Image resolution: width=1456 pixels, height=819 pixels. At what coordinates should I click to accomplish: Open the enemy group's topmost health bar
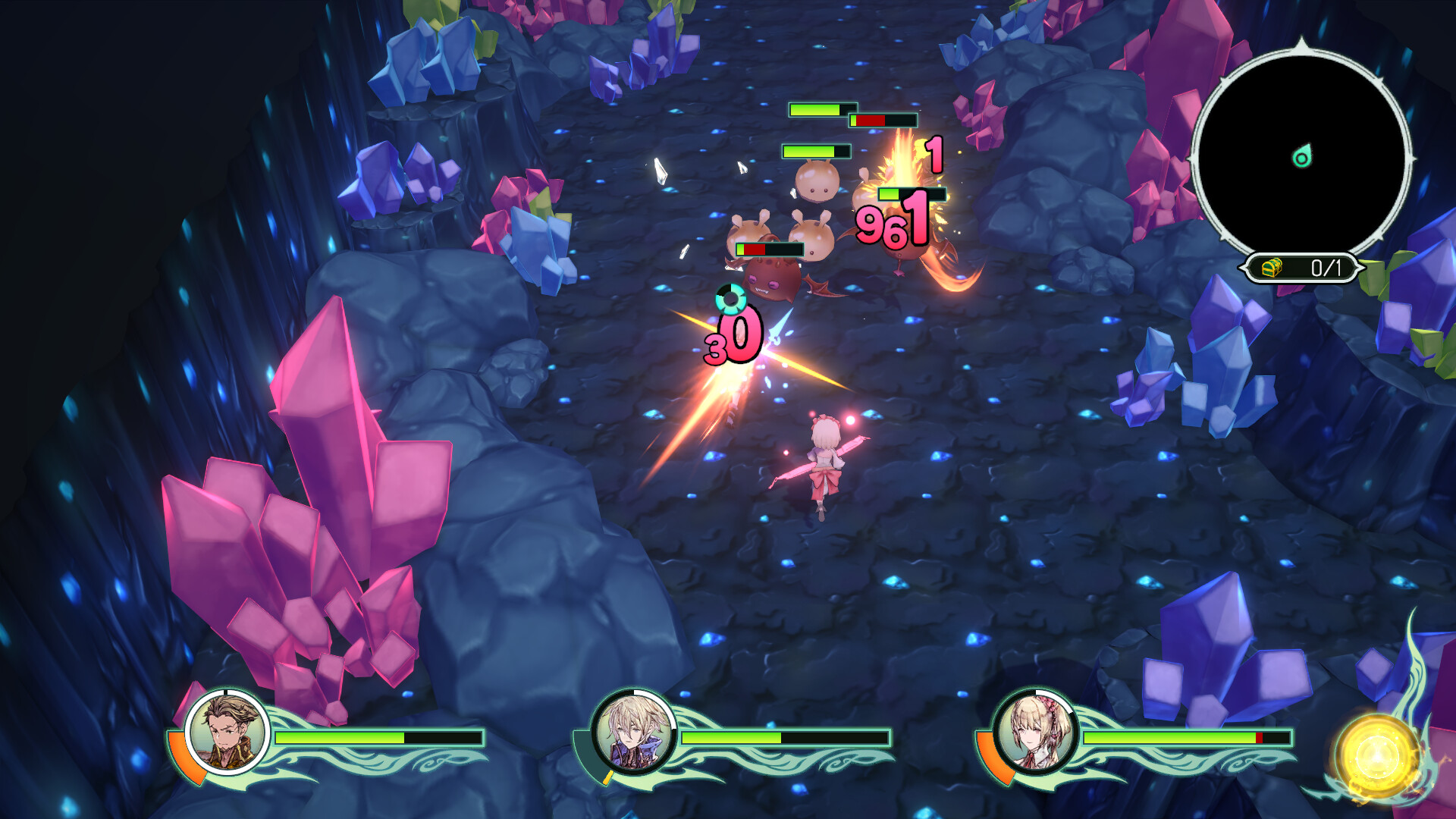823,109
